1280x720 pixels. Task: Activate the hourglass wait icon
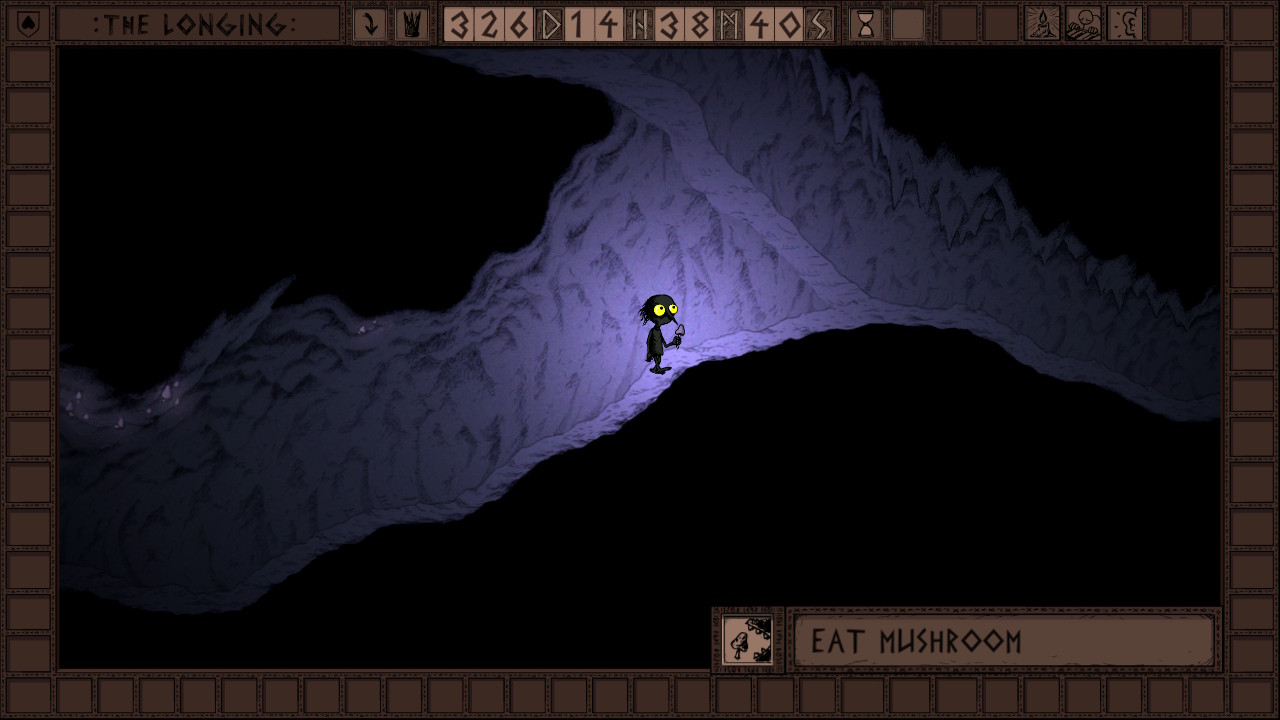(866, 24)
